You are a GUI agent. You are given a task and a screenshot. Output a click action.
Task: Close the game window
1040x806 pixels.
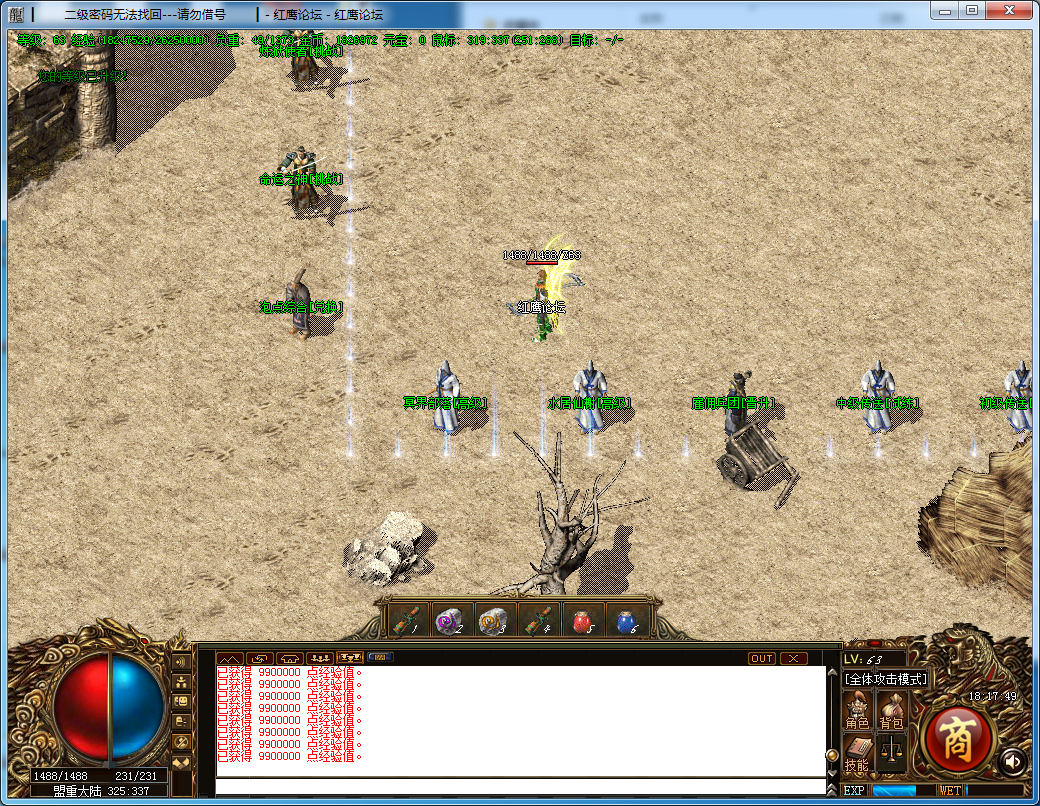(x=1010, y=9)
